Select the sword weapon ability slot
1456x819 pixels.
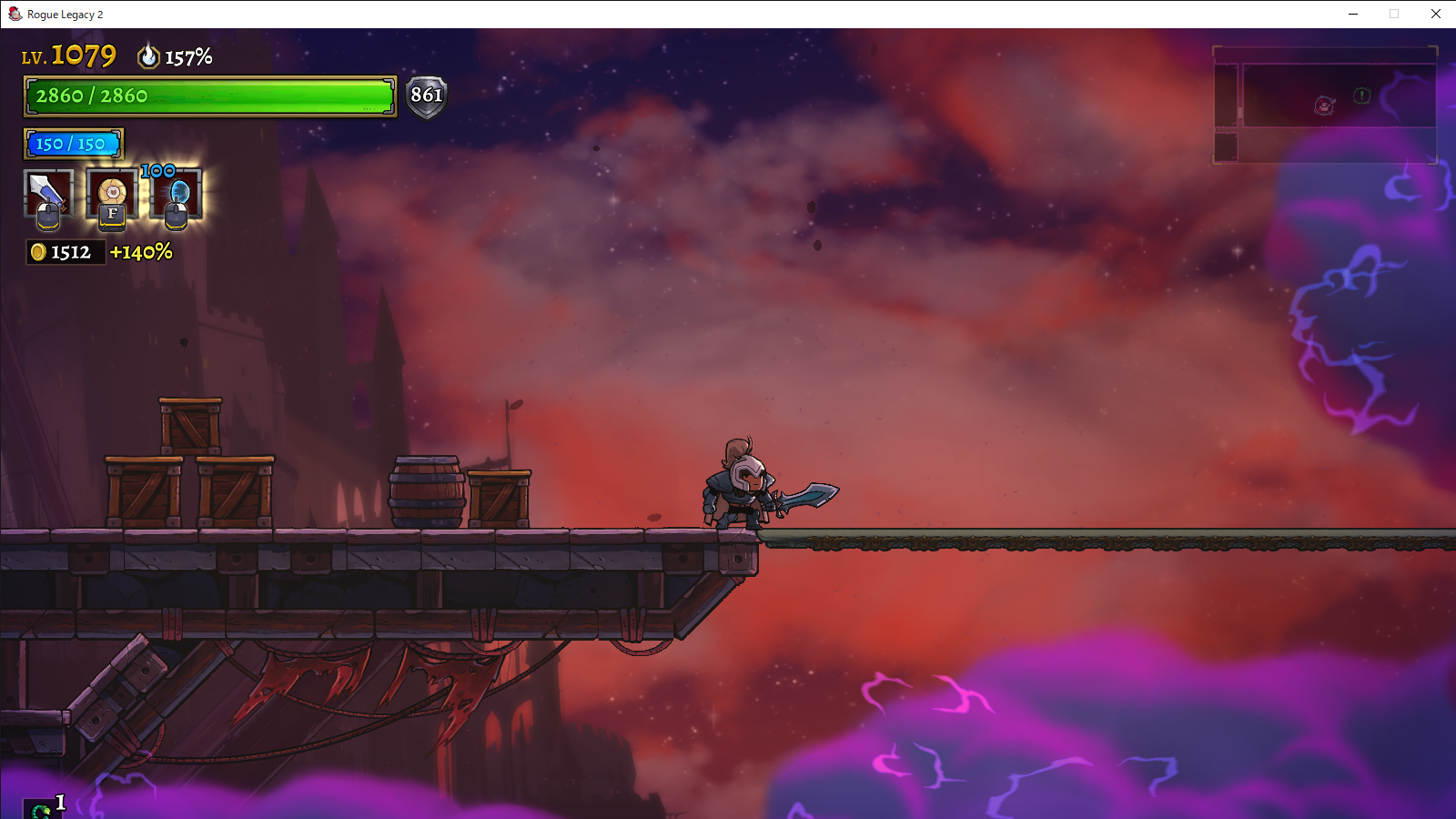(47, 194)
